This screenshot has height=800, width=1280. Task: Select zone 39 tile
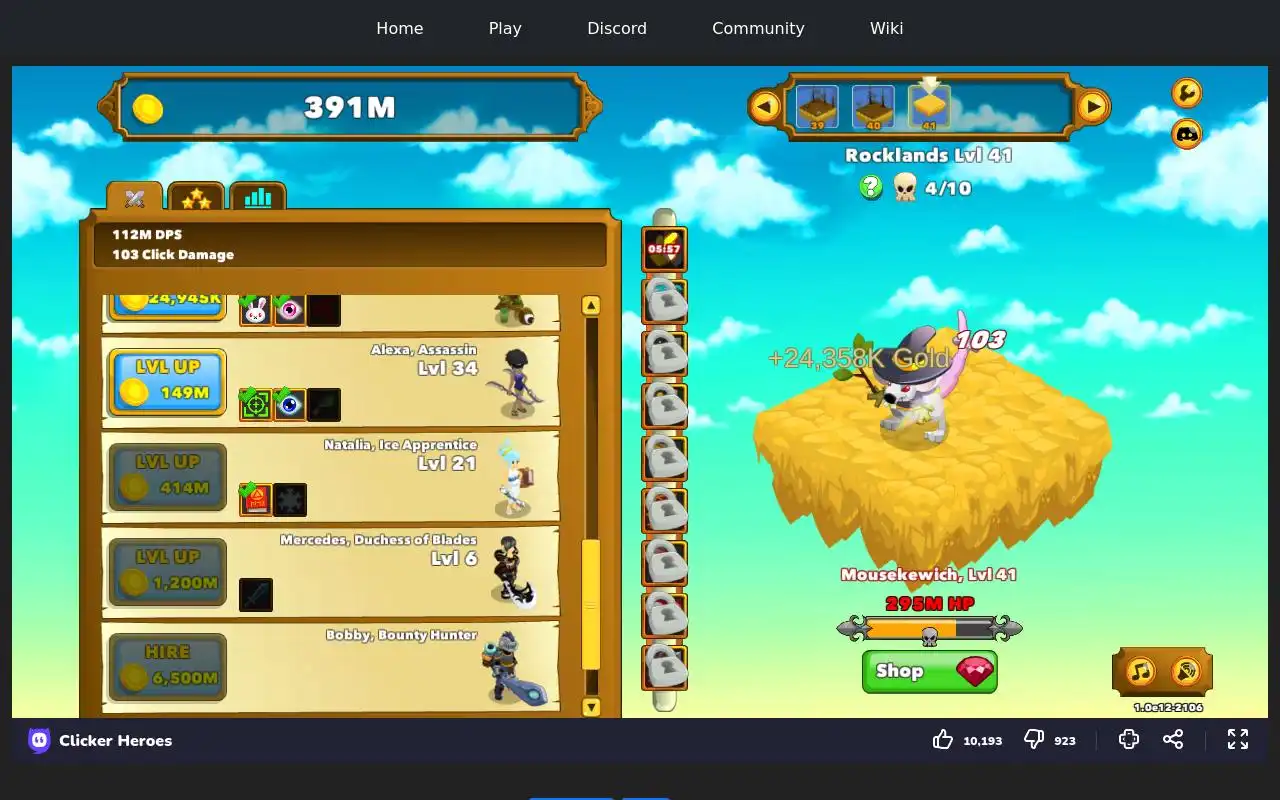(817, 106)
